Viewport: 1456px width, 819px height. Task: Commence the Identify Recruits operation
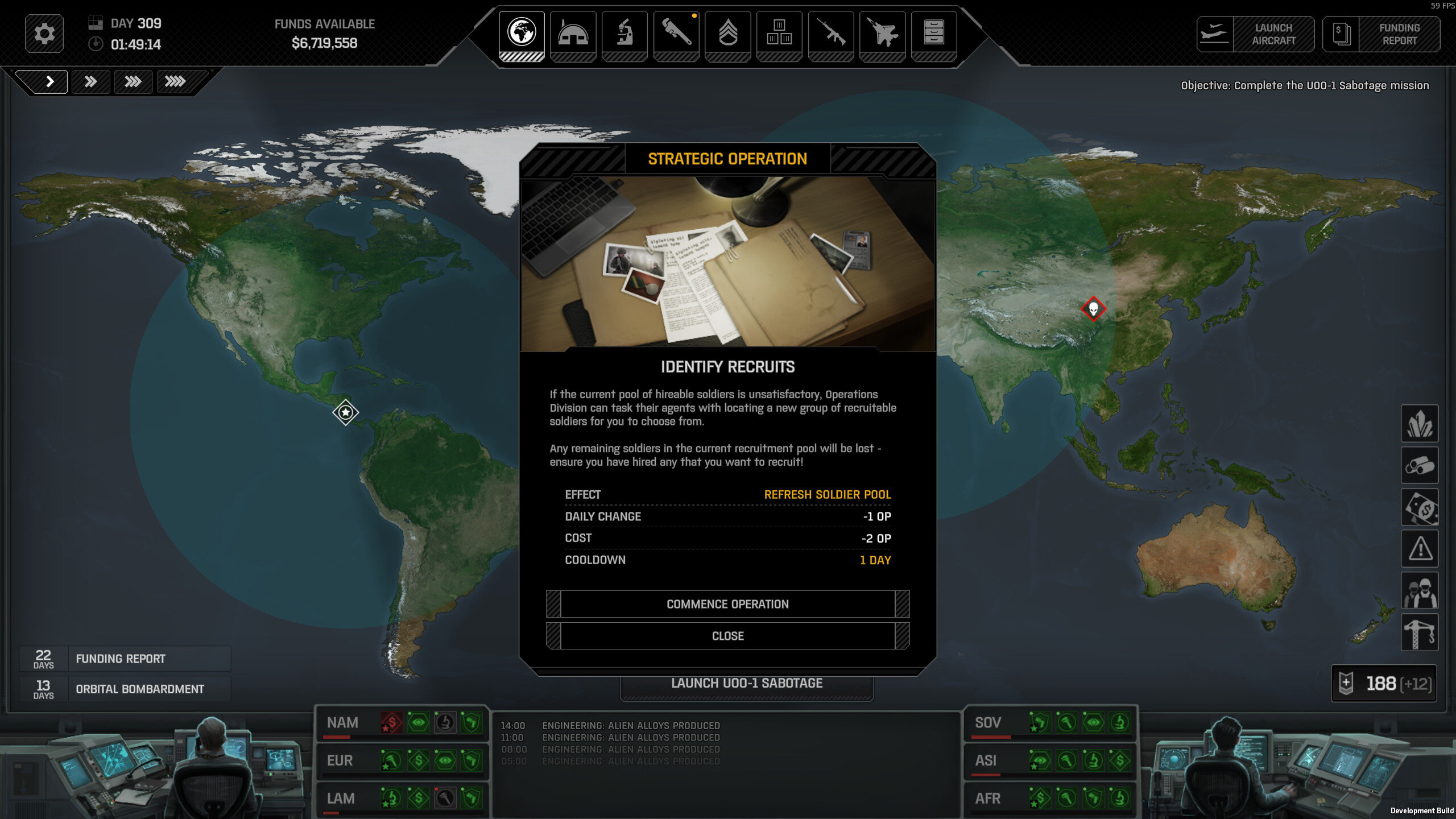click(x=727, y=604)
